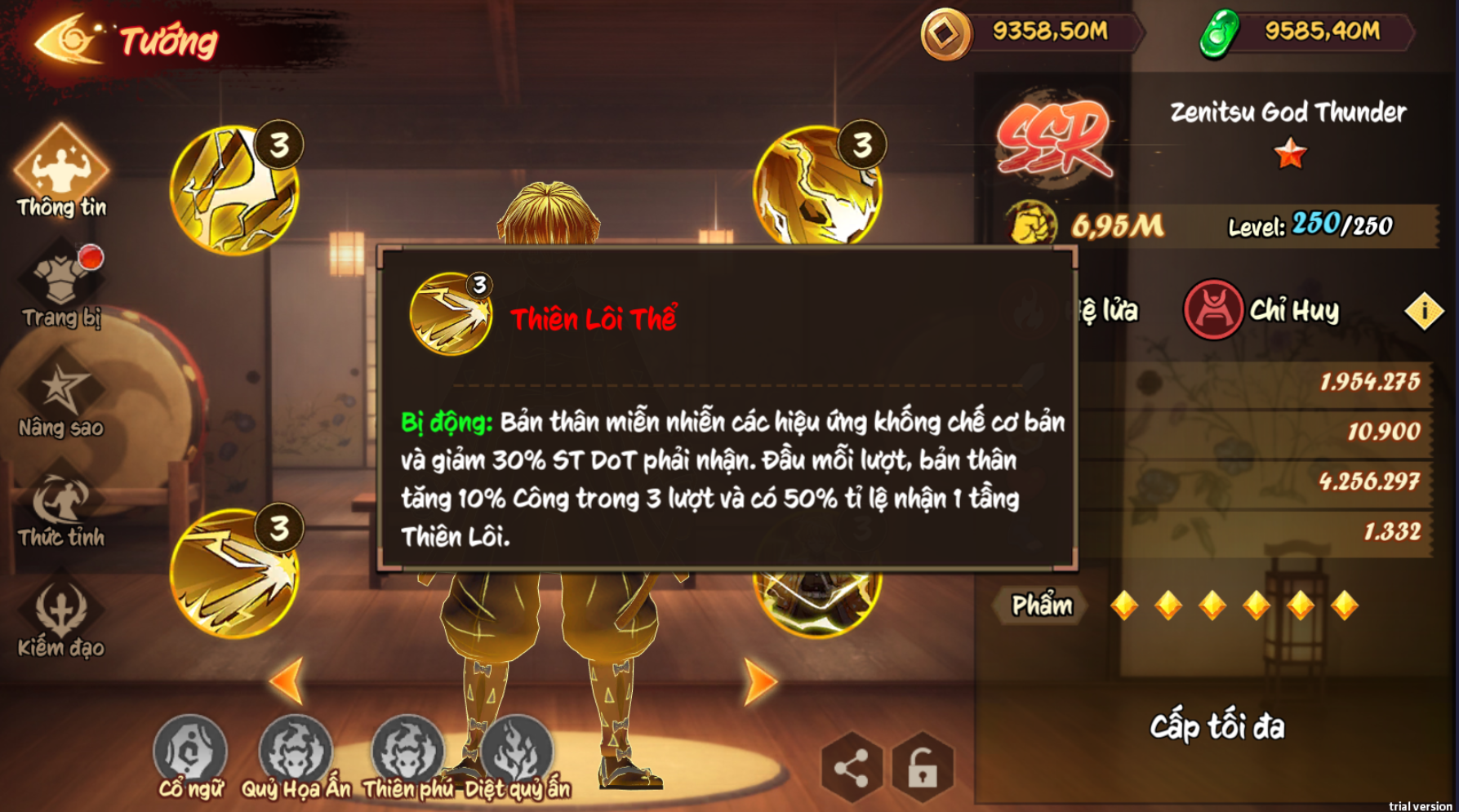
Task: Open the yellow diamond info button
Action: pos(1424,311)
